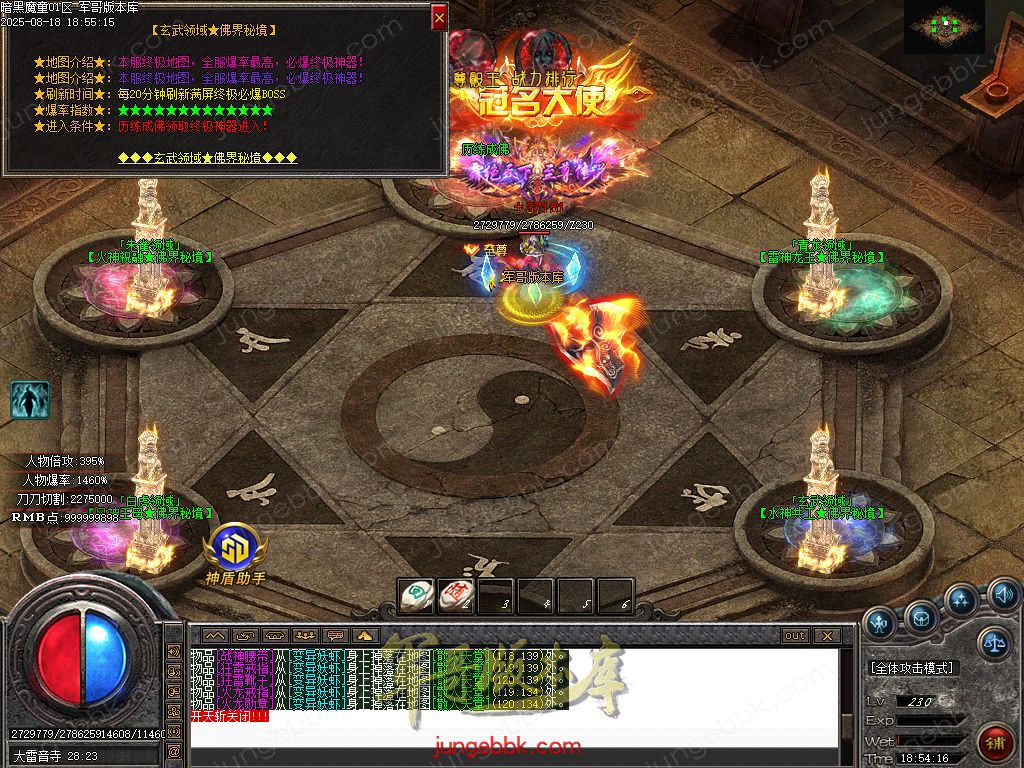Select the chat speech bubble channel button
The height and width of the screenshot is (768, 1024).
tap(335, 635)
